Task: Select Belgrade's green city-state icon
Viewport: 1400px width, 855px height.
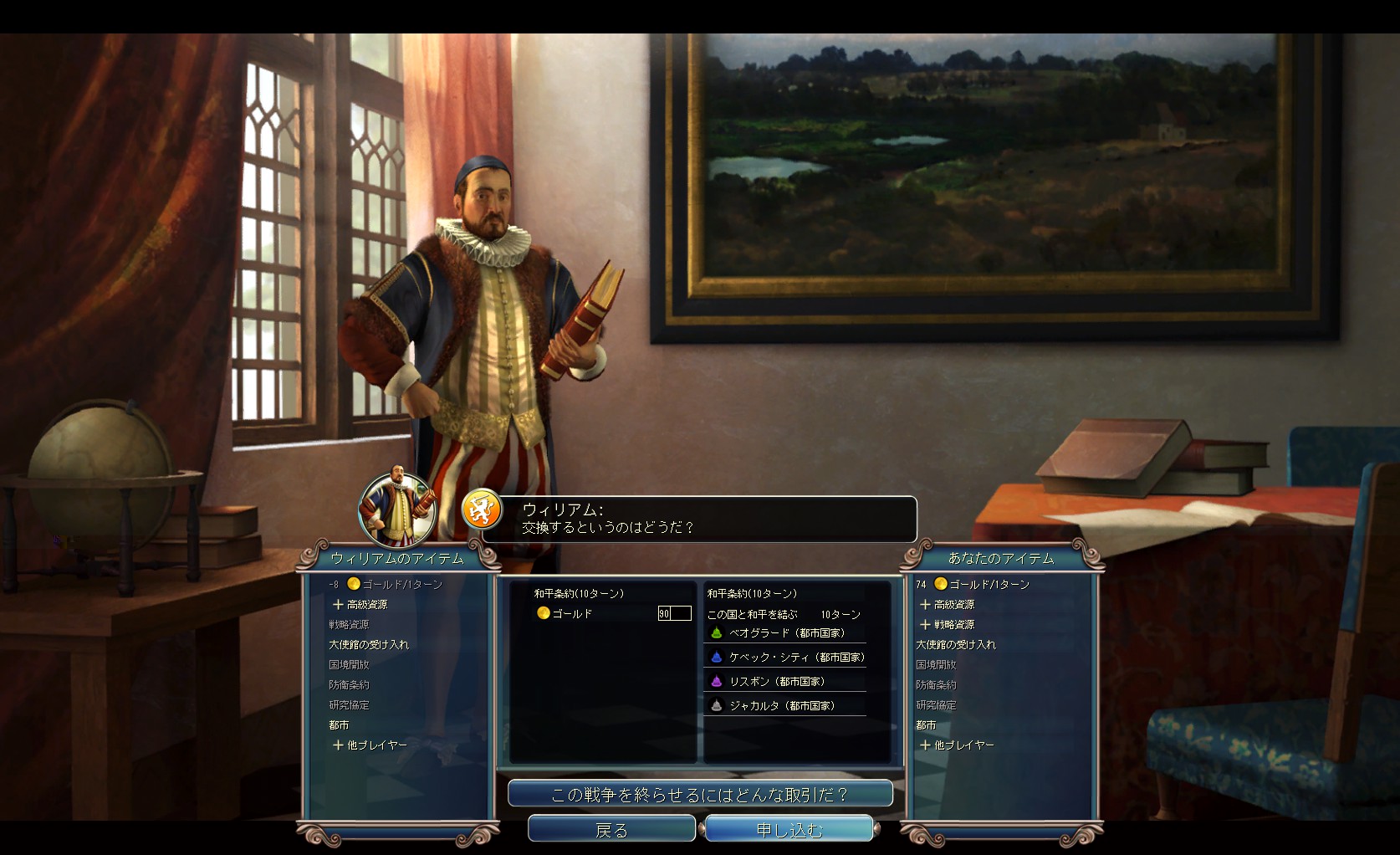Action: point(716,634)
